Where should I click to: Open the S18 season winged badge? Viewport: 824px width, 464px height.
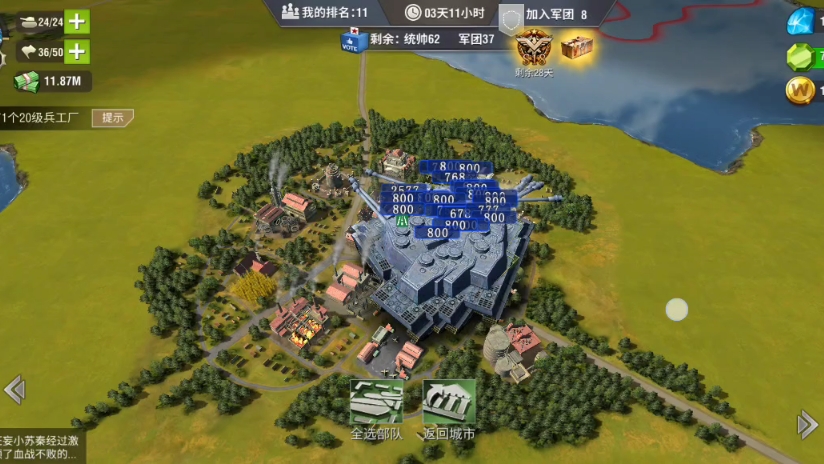pyautogui.click(x=531, y=46)
